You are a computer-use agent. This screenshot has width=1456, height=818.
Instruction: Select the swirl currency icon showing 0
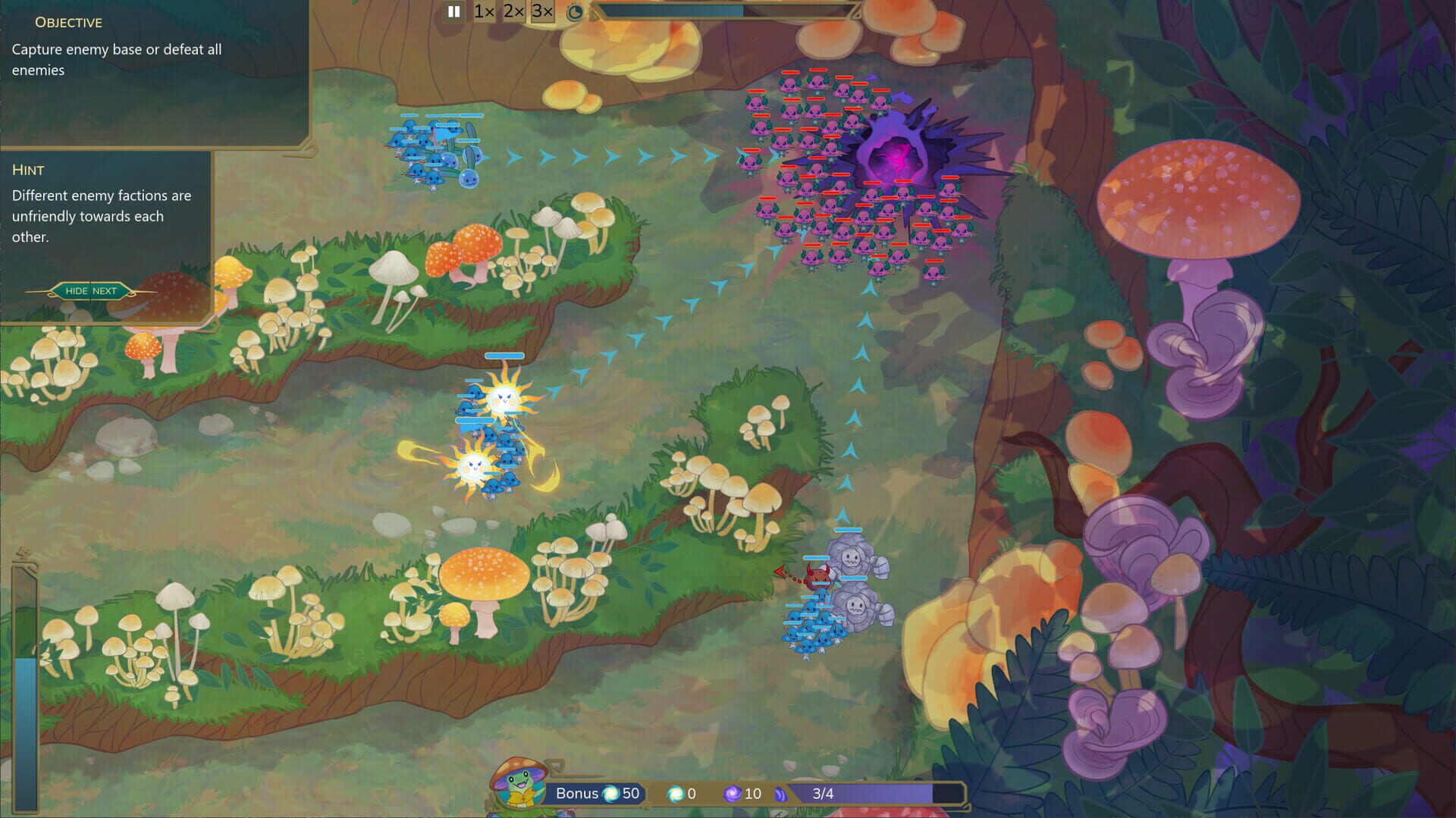675,794
